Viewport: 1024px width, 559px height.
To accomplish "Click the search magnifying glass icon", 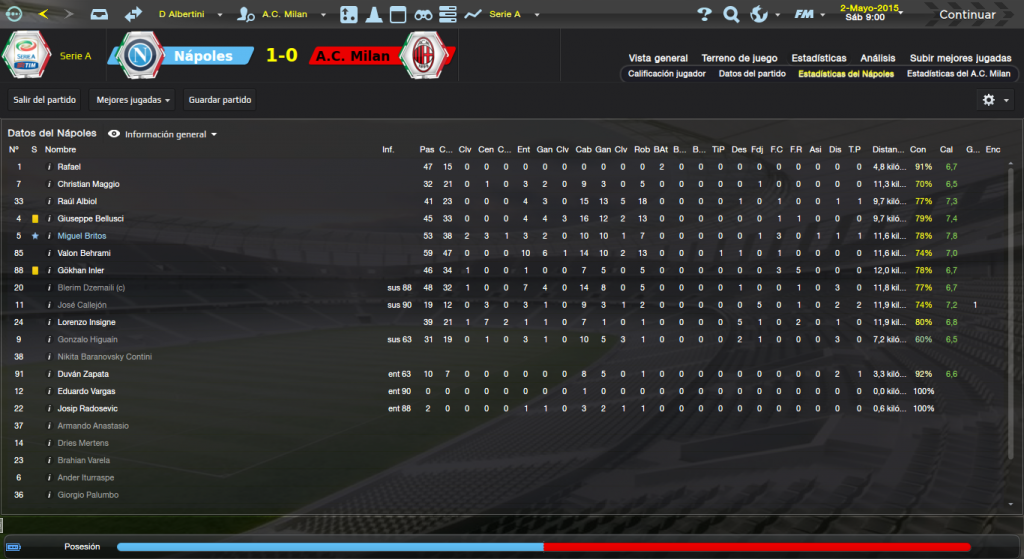I will (x=731, y=15).
